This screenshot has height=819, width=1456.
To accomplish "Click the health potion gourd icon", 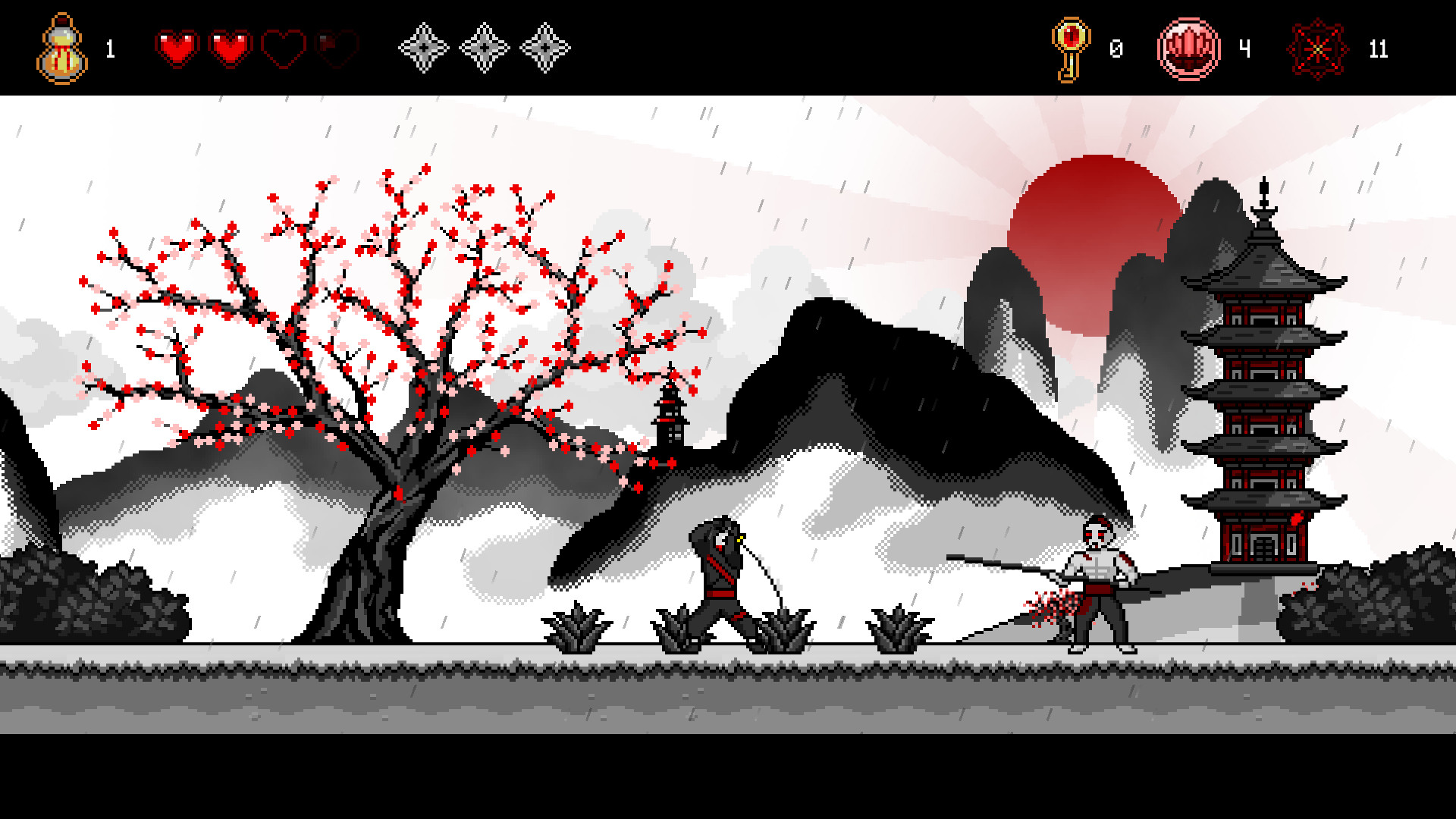I will click(62, 48).
